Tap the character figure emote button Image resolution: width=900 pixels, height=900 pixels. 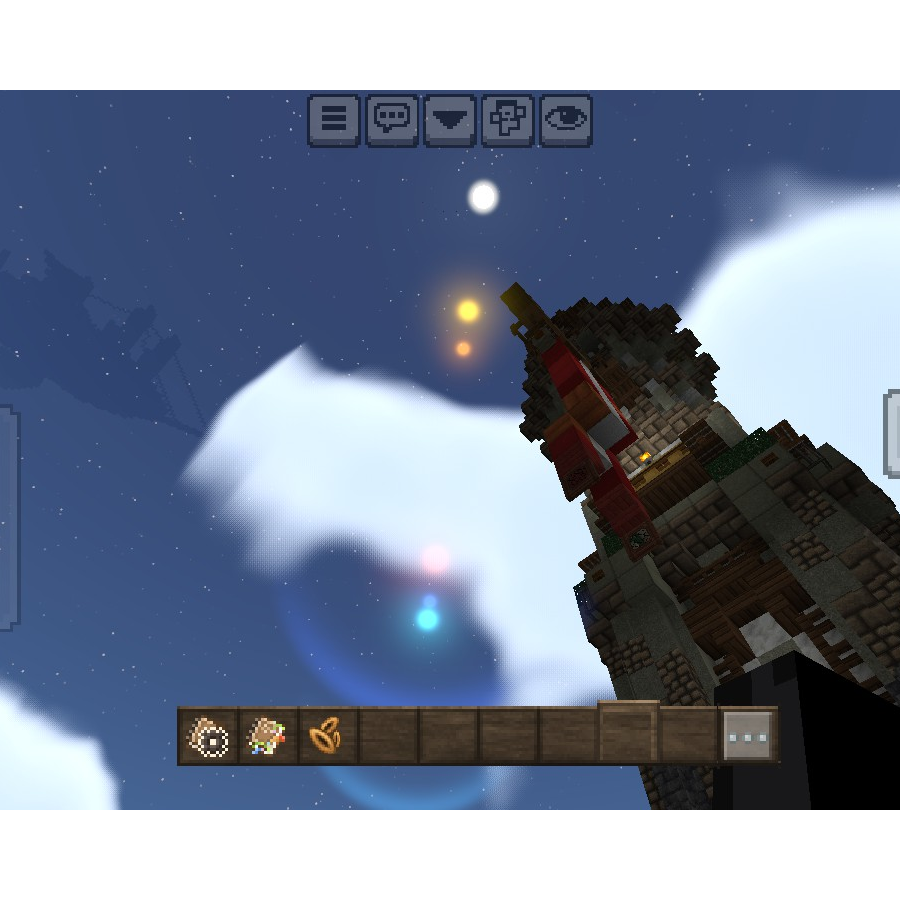click(508, 121)
